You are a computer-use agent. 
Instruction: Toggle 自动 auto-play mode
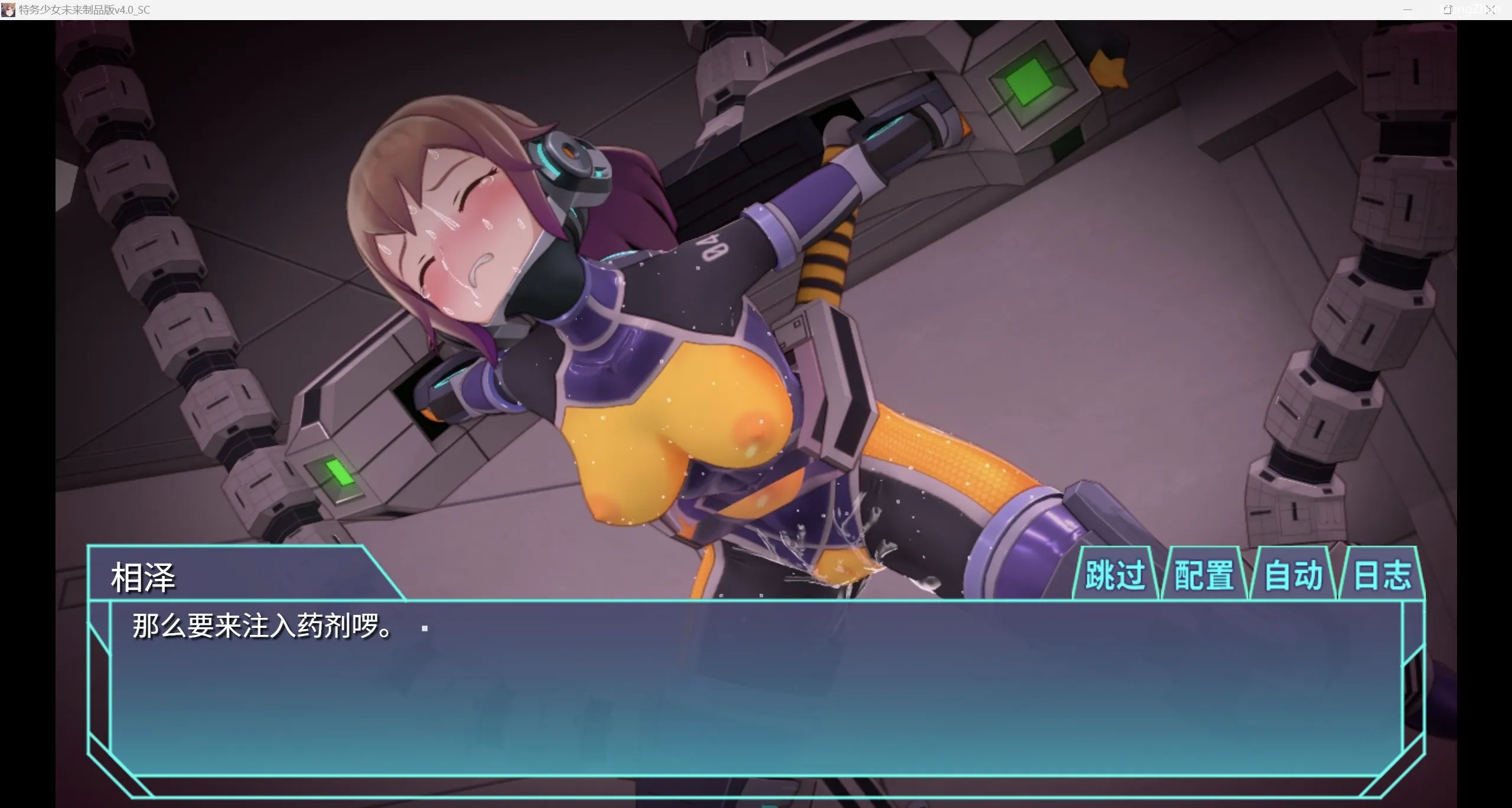pos(1293,575)
